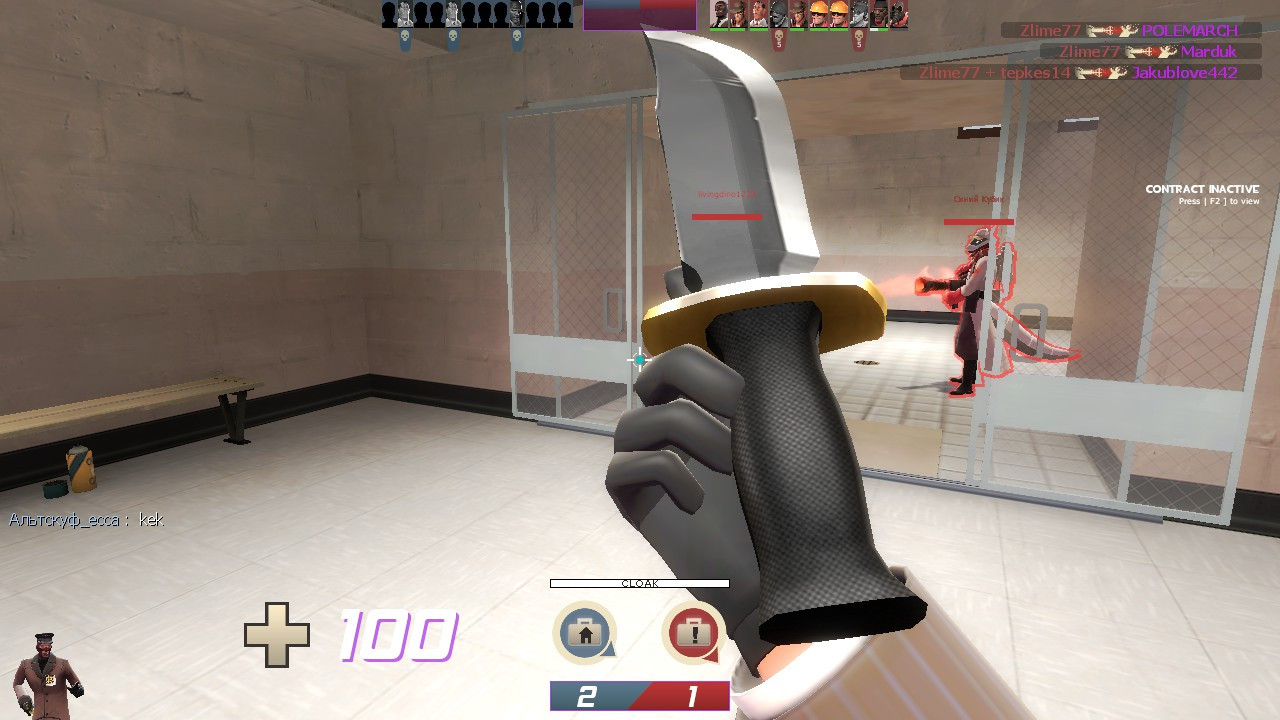Click the chat message from Альтскуф_ecca

tap(85, 520)
